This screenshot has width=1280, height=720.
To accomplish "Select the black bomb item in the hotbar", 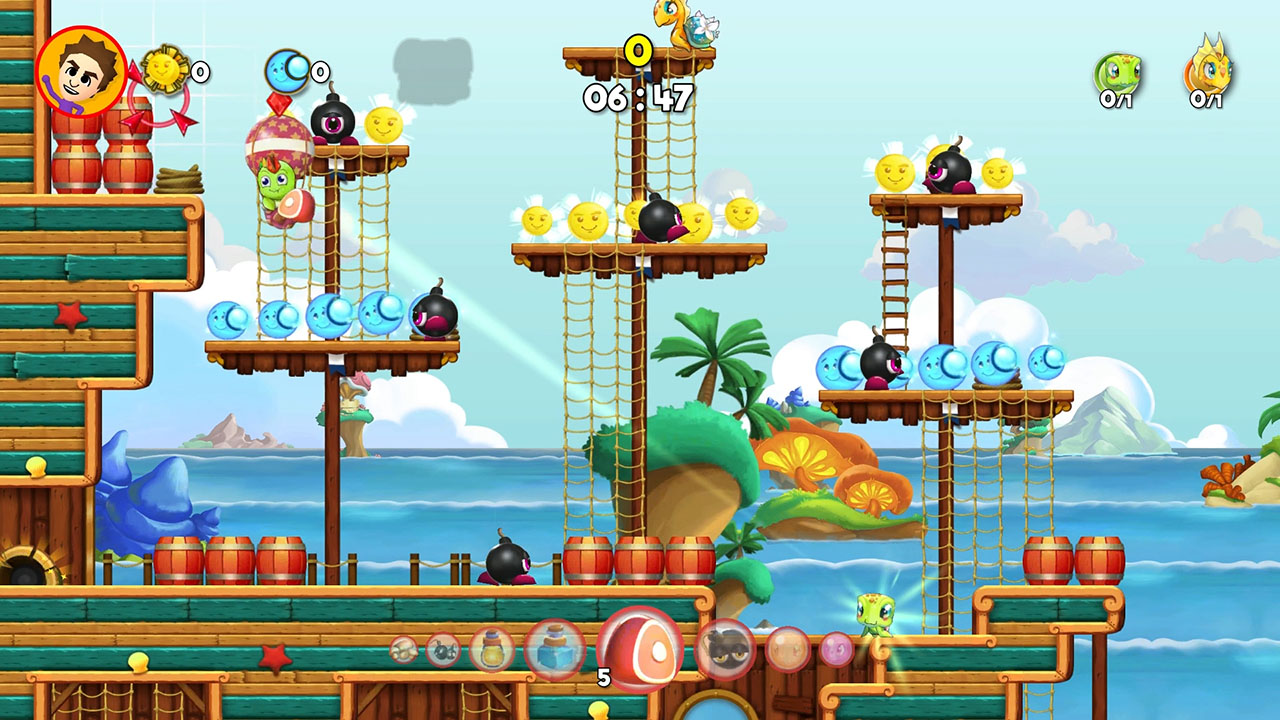I will 441,648.
